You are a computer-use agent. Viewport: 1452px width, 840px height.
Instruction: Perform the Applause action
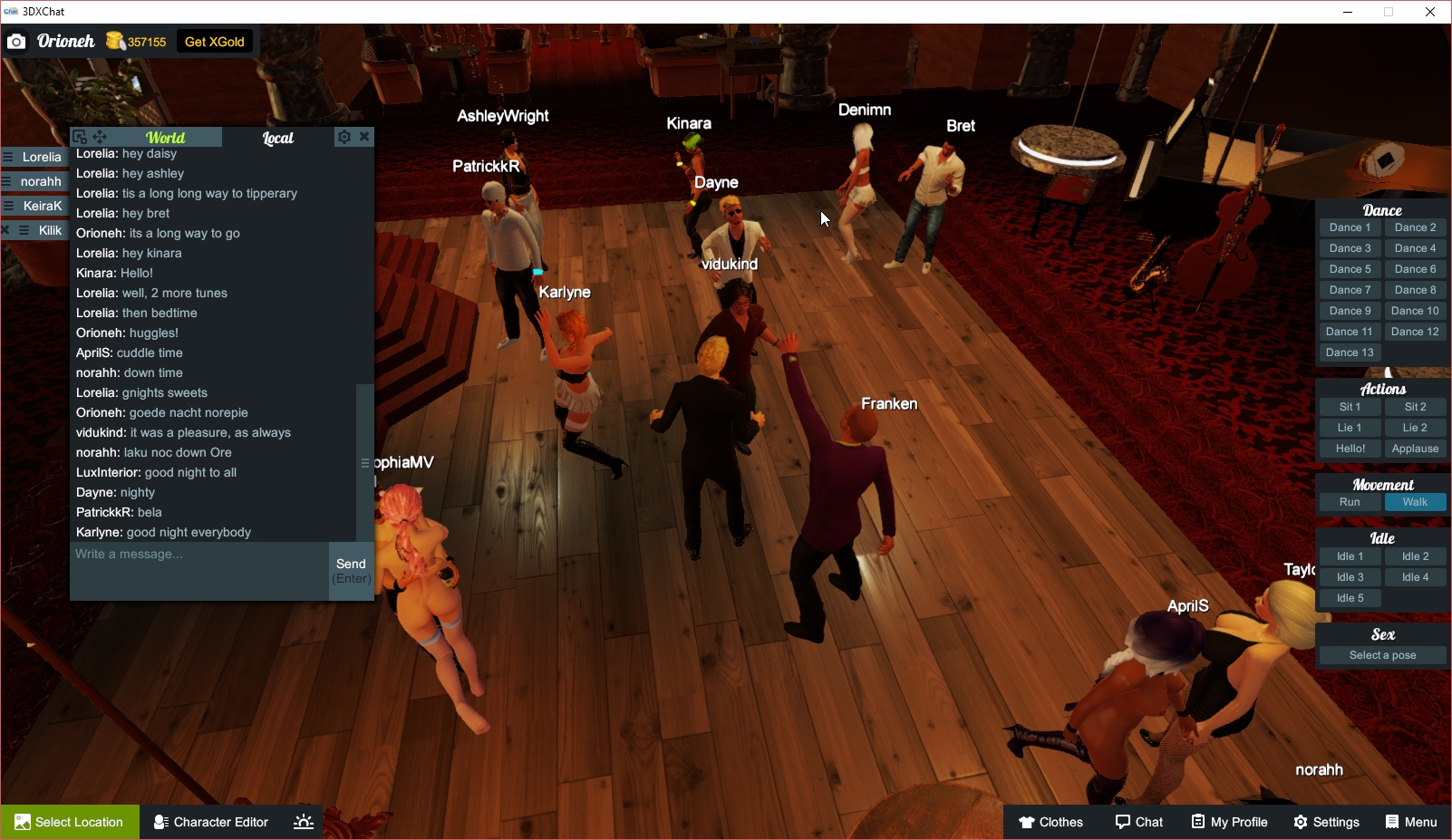tap(1416, 448)
